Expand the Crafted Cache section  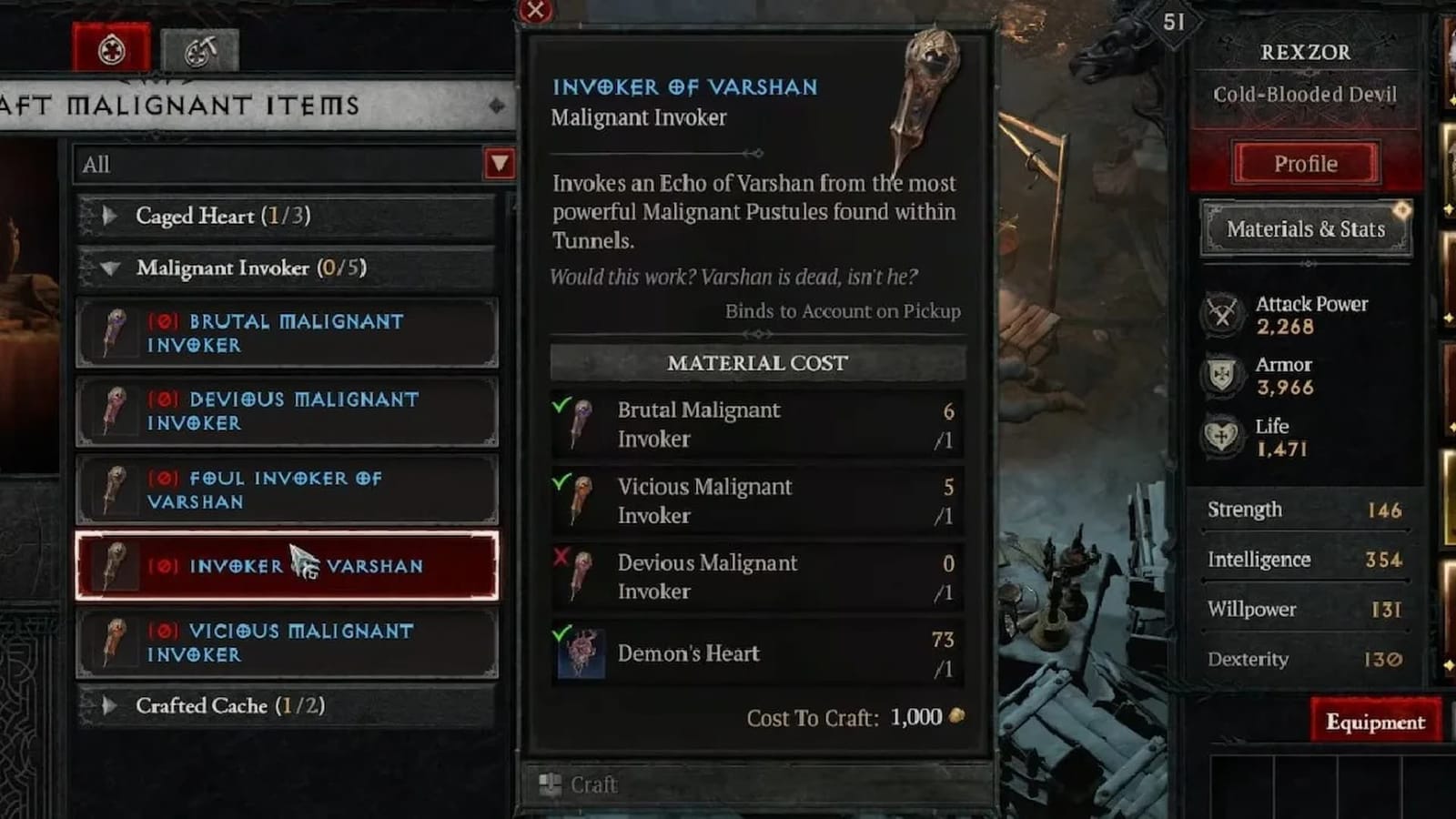coord(111,705)
